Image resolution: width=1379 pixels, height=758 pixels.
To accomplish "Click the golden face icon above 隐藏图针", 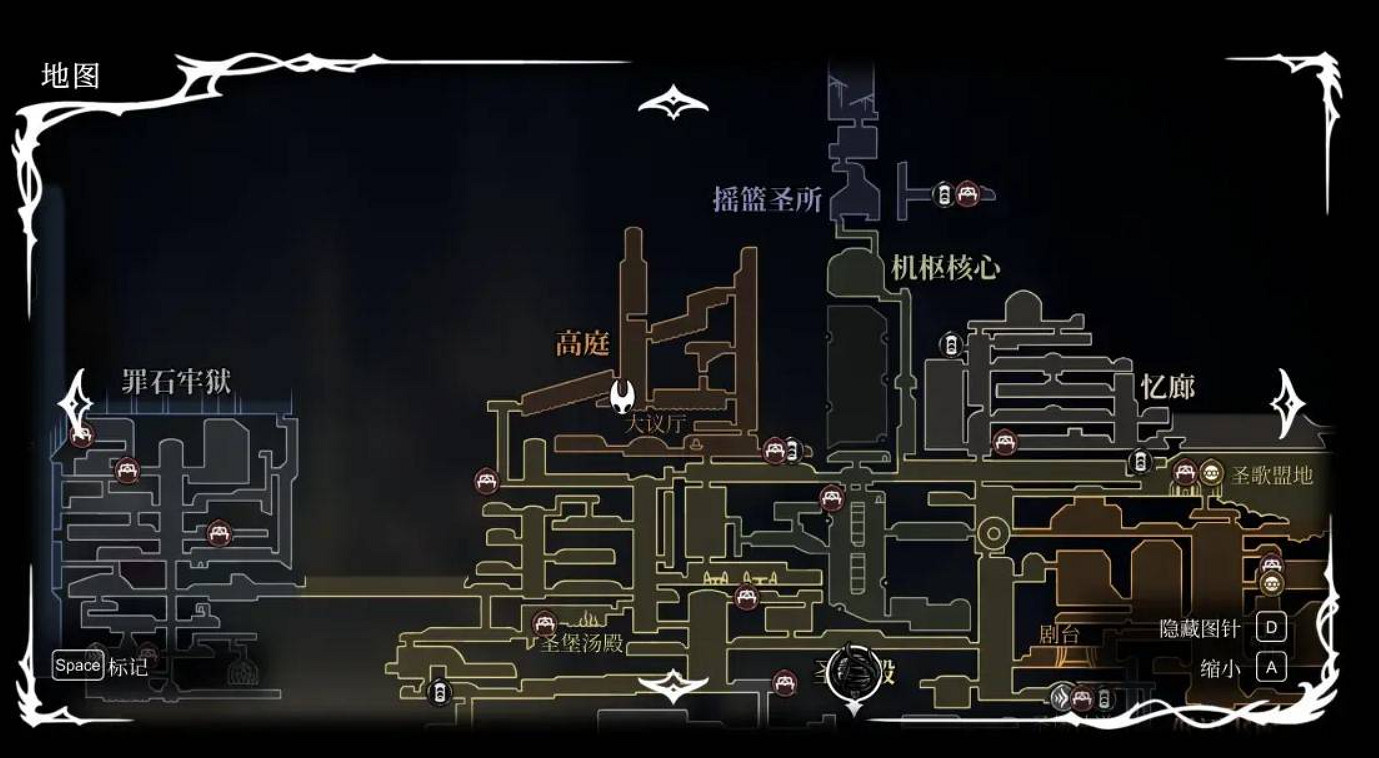I will coord(1273,585).
